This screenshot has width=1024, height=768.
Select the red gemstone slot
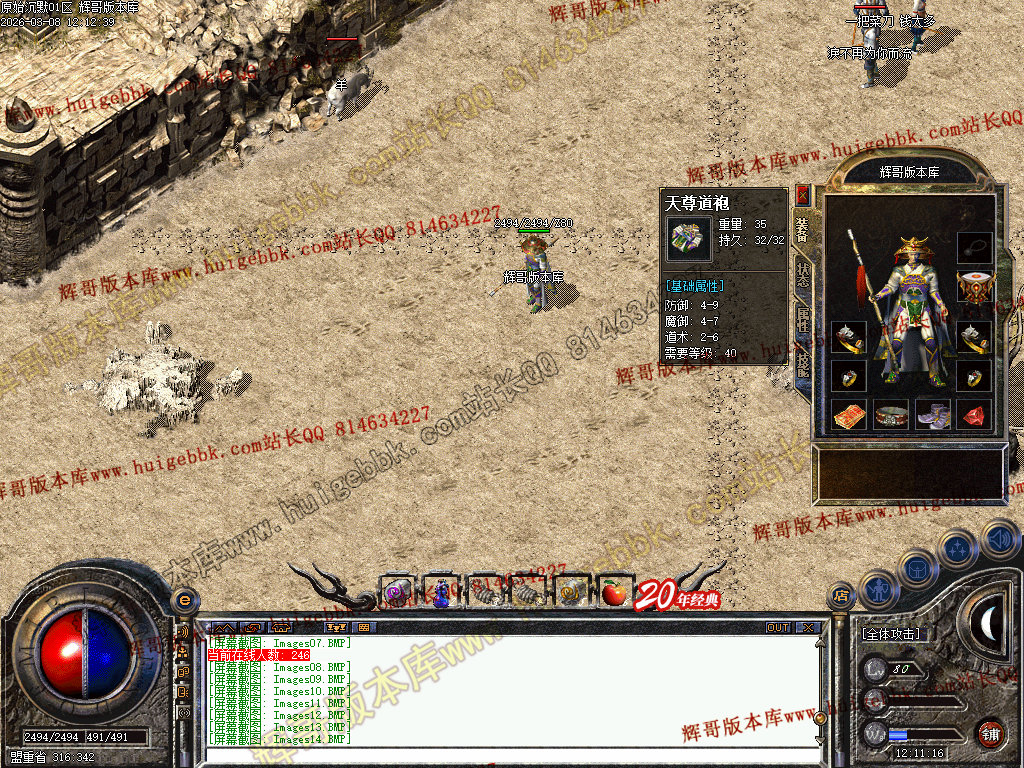(x=974, y=413)
